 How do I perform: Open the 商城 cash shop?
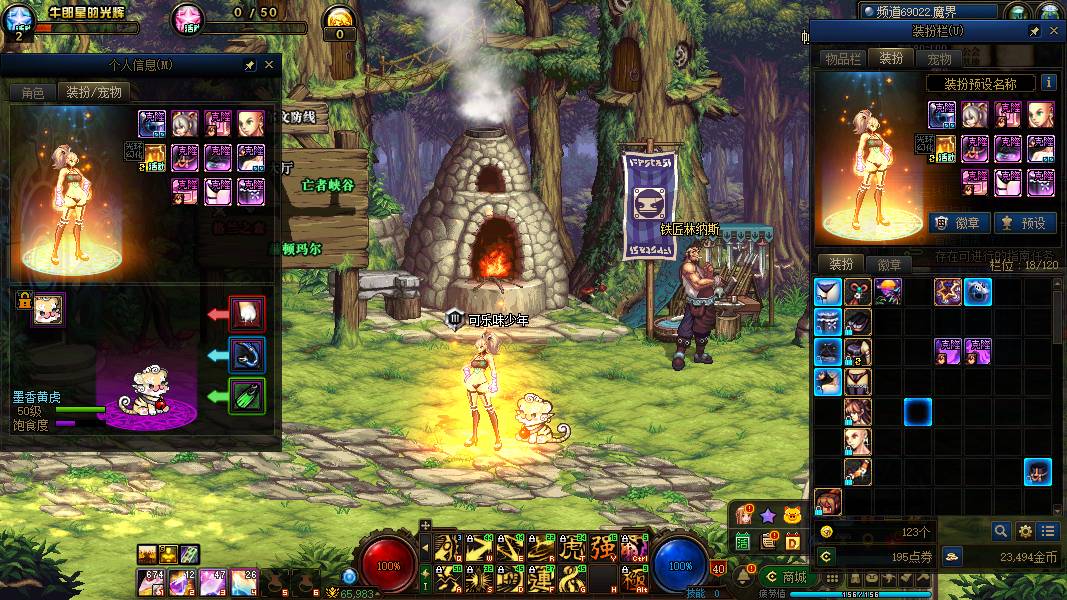pyautogui.click(x=785, y=577)
